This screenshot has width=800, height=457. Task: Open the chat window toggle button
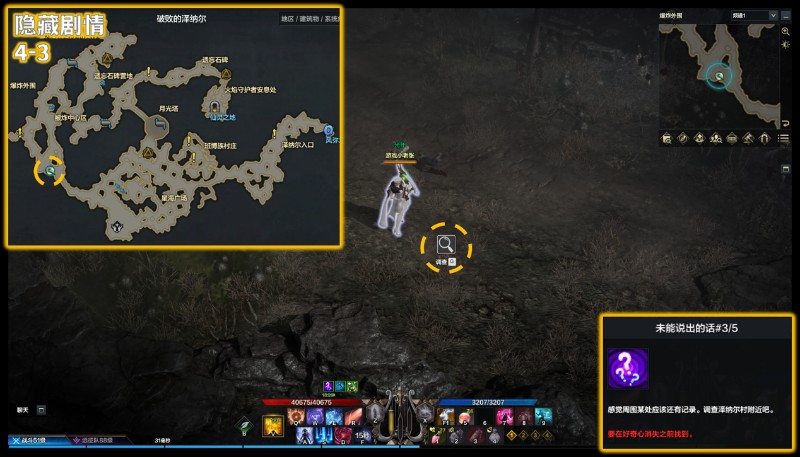(41, 409)
